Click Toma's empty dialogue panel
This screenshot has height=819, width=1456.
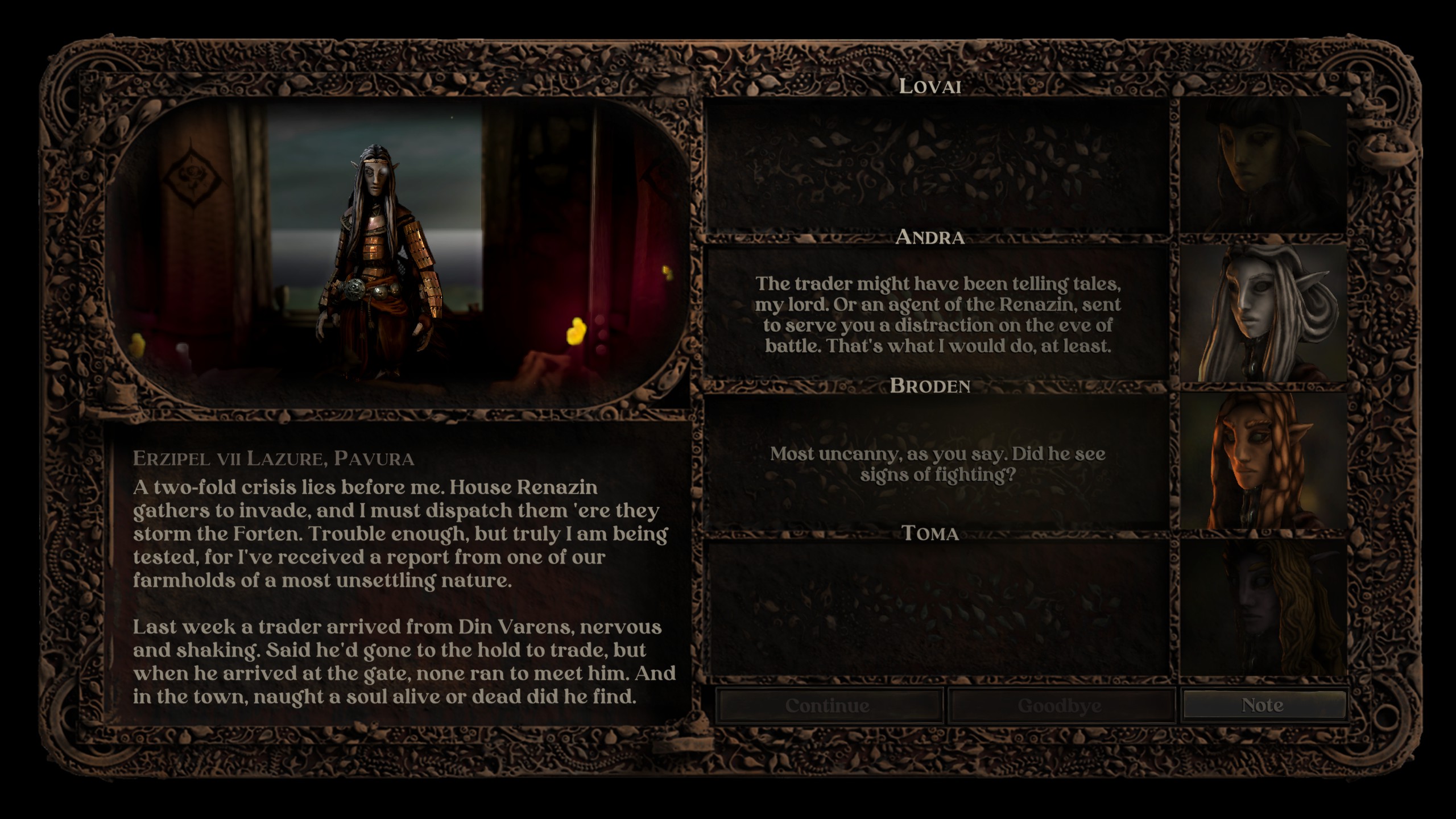(x=937, y=608)
